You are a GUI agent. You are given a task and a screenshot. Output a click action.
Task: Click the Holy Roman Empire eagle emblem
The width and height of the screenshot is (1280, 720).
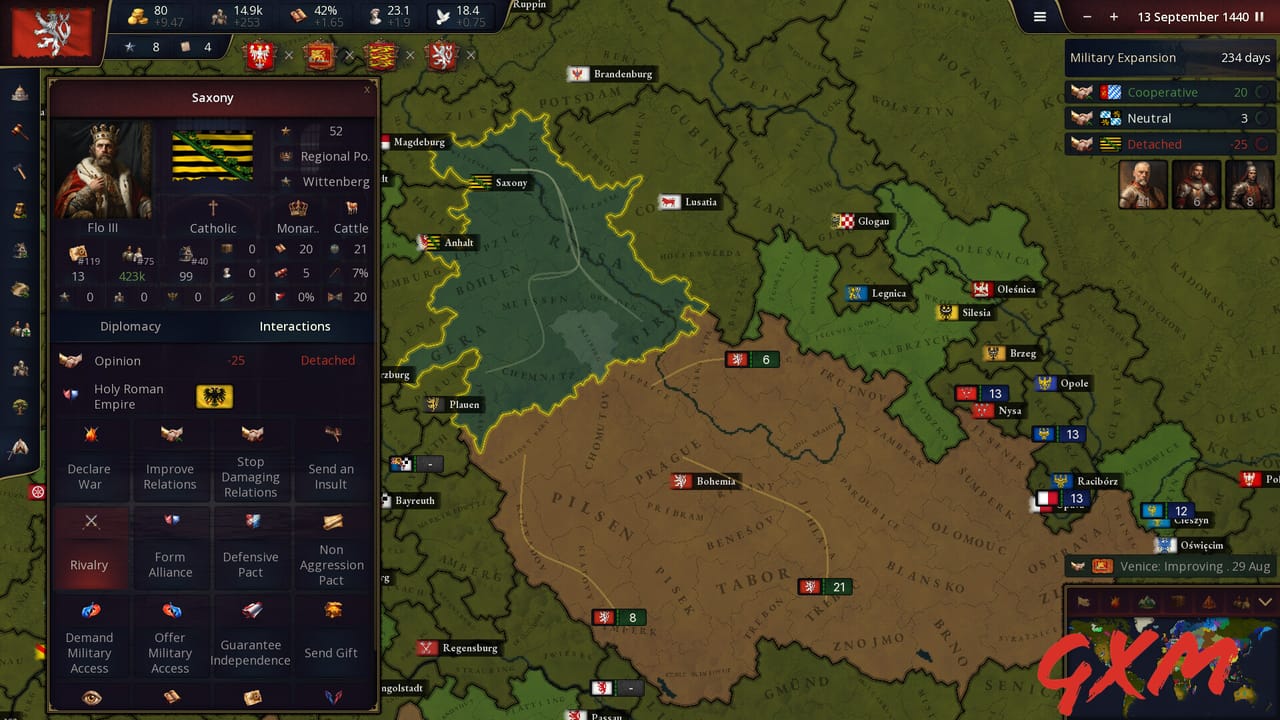(216, 397)
